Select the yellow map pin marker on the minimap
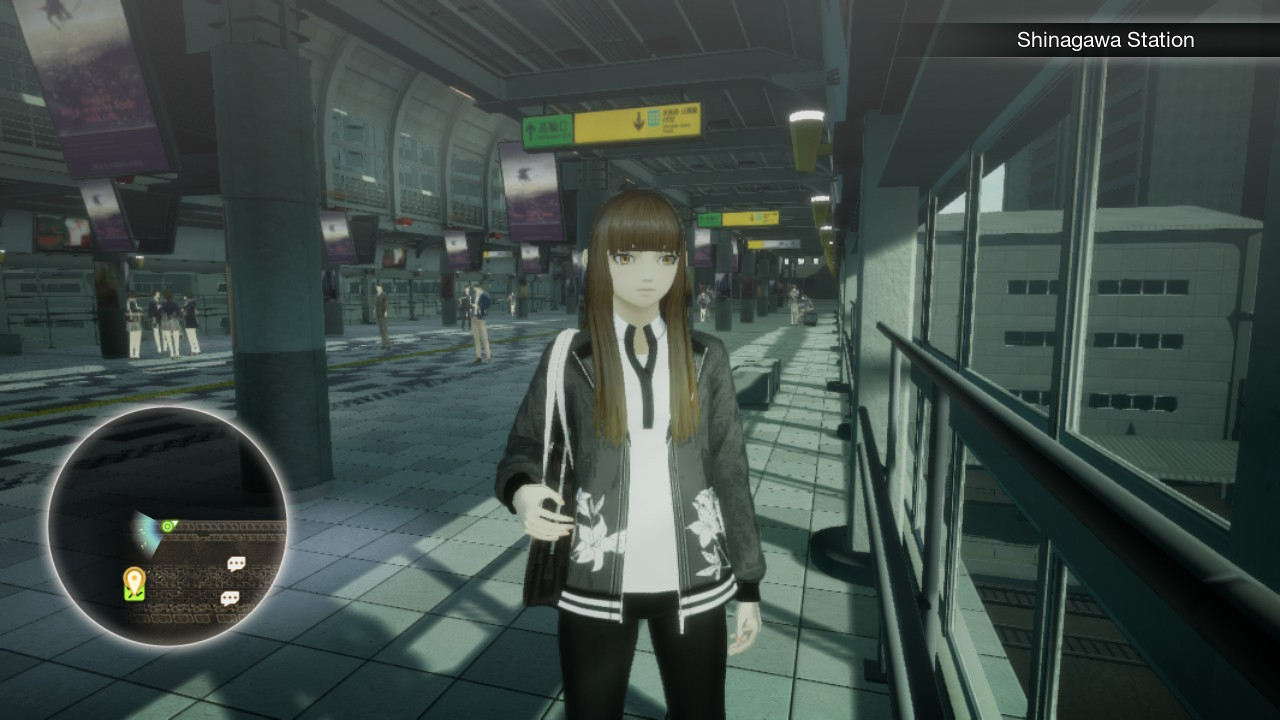 134,582
